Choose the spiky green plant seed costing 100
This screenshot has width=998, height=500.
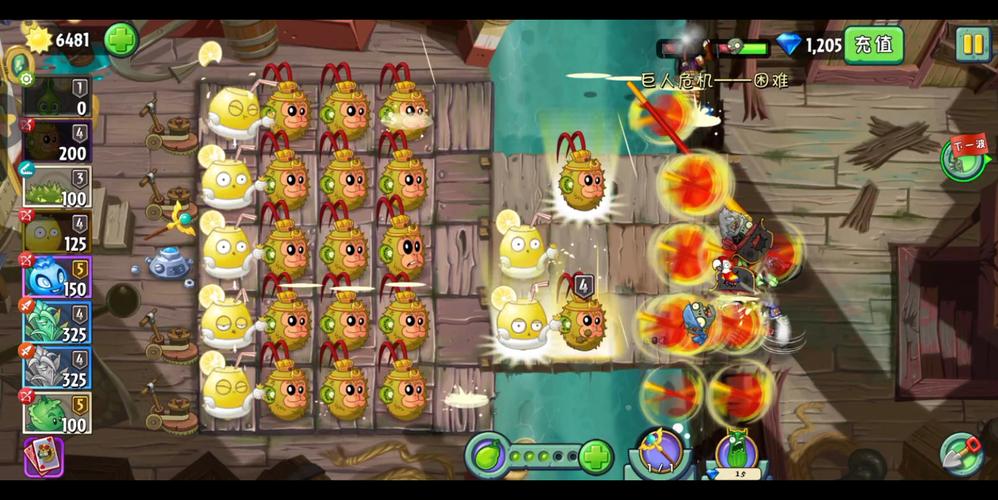click(x=57, y=187)
